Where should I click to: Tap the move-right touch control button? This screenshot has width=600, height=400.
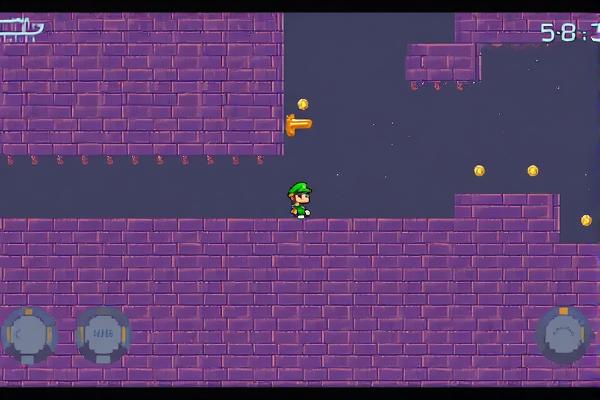[x=103, y=334]
